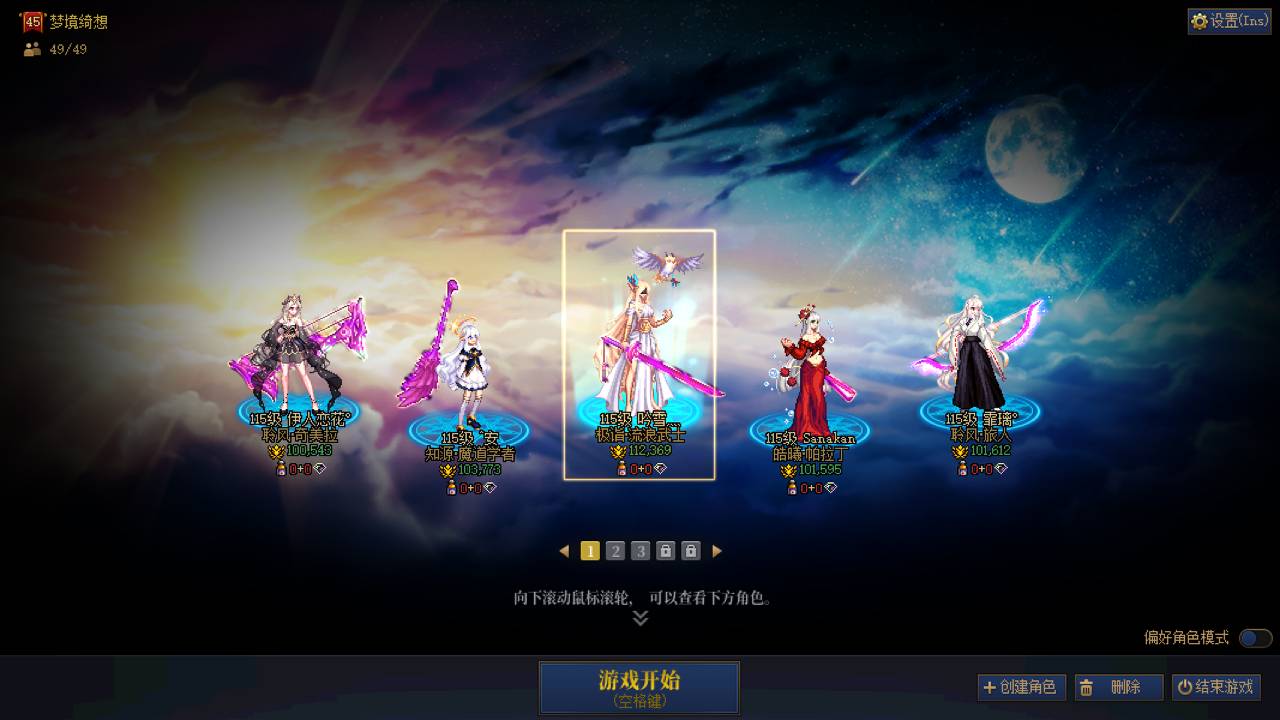Select the paladin character Sanakan
The image size is (1280, 720).
pyautogui.click(x=810, y=370)
